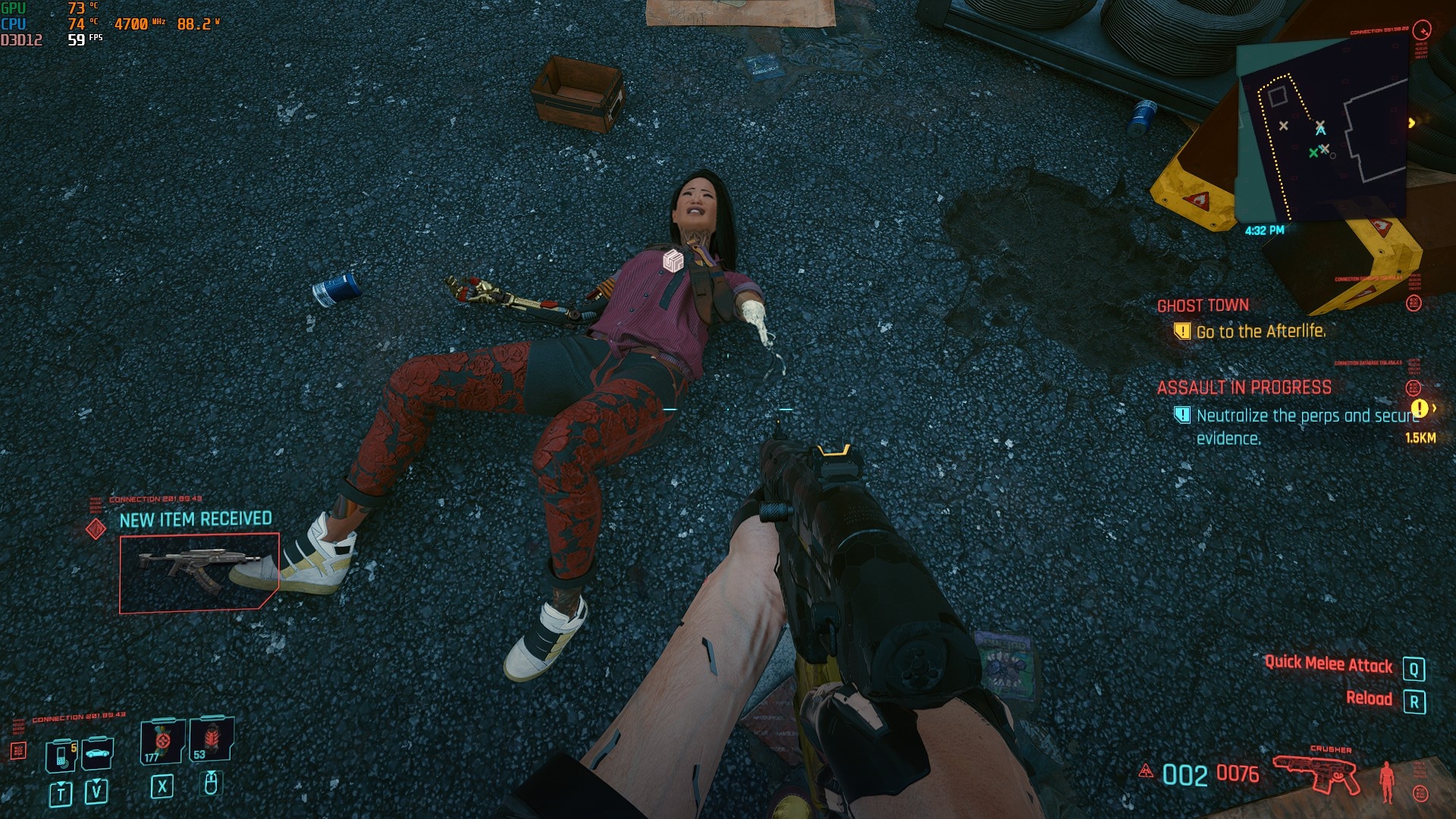1456x819 pixels.
Task: Click the yellow exclamation quest marker
Action: pos(1420,409)
